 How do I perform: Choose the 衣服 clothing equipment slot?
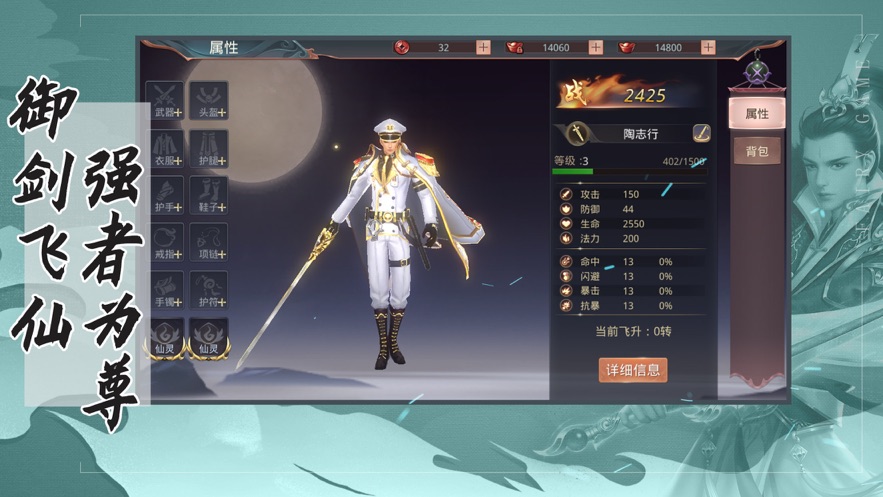coord(165,148)
